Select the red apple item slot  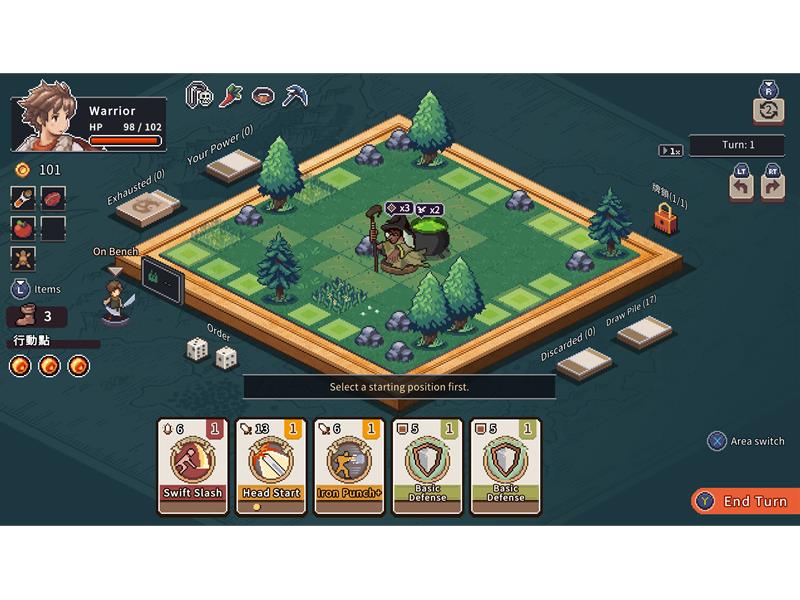coord(24,227)
